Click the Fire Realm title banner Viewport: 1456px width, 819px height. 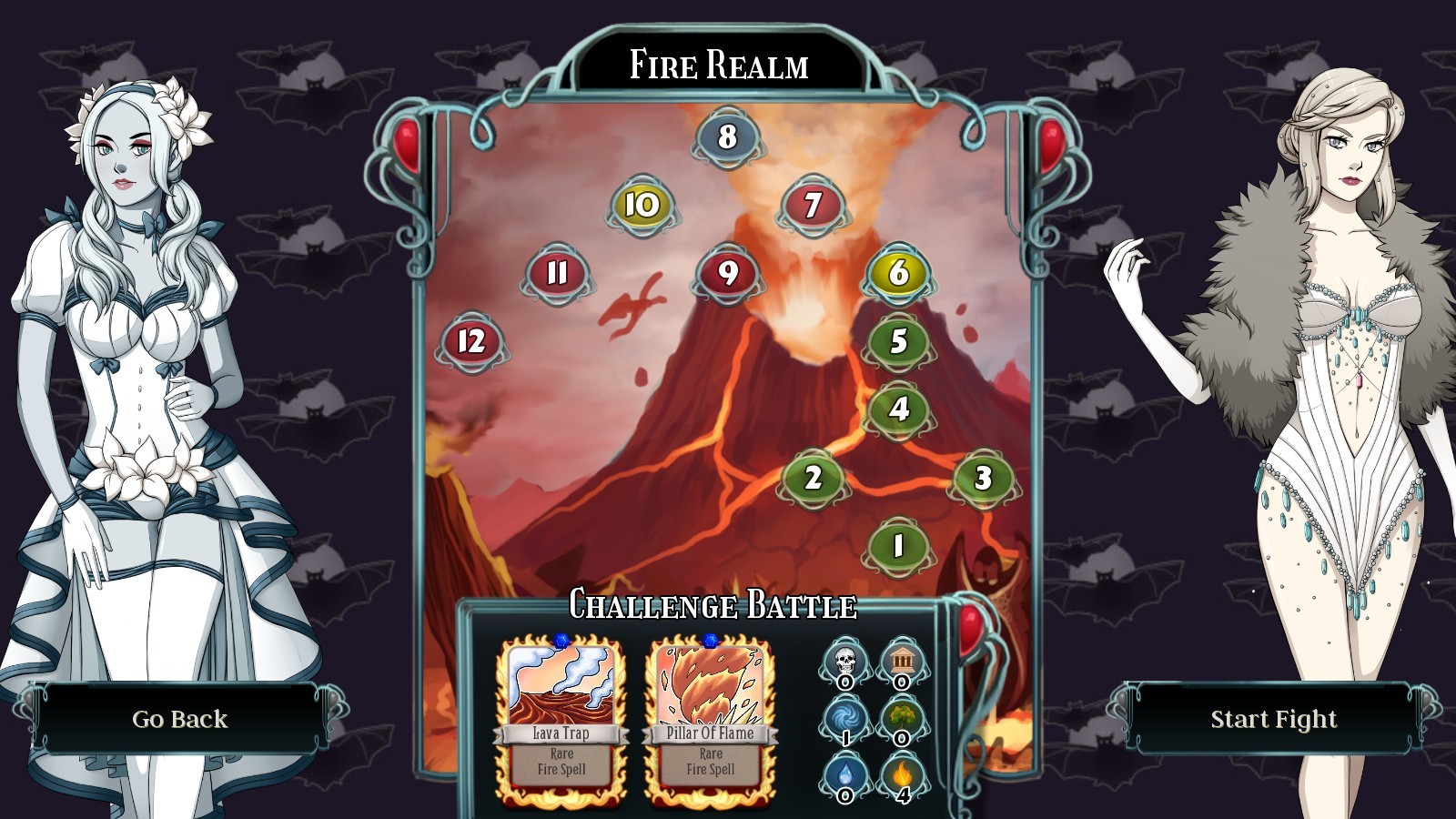pyautogui.click(x=720, y=63)
